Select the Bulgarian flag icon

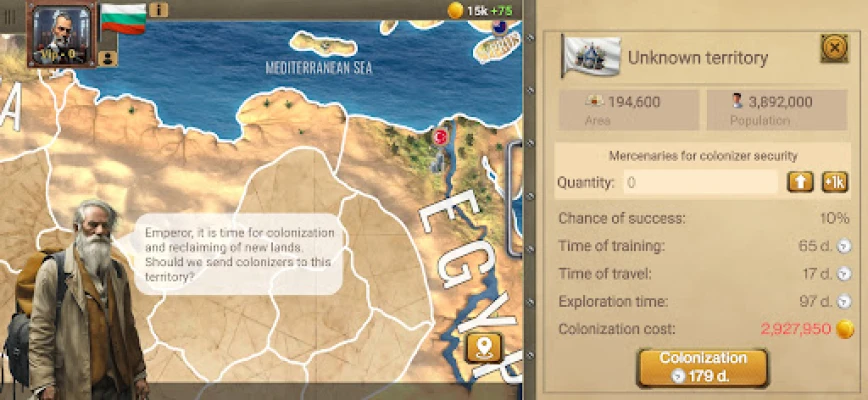pos(123,19)
